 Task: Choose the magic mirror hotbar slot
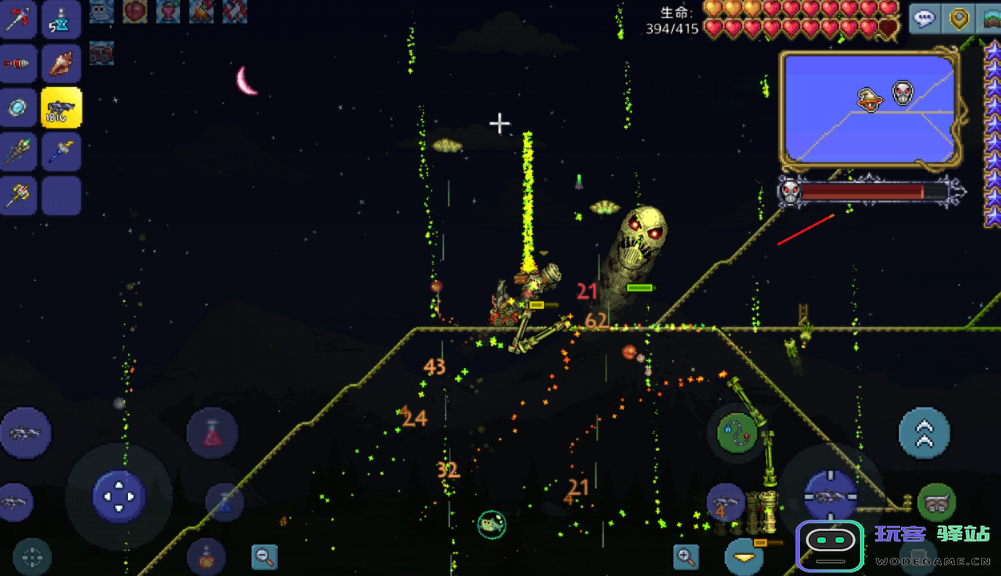18,108
